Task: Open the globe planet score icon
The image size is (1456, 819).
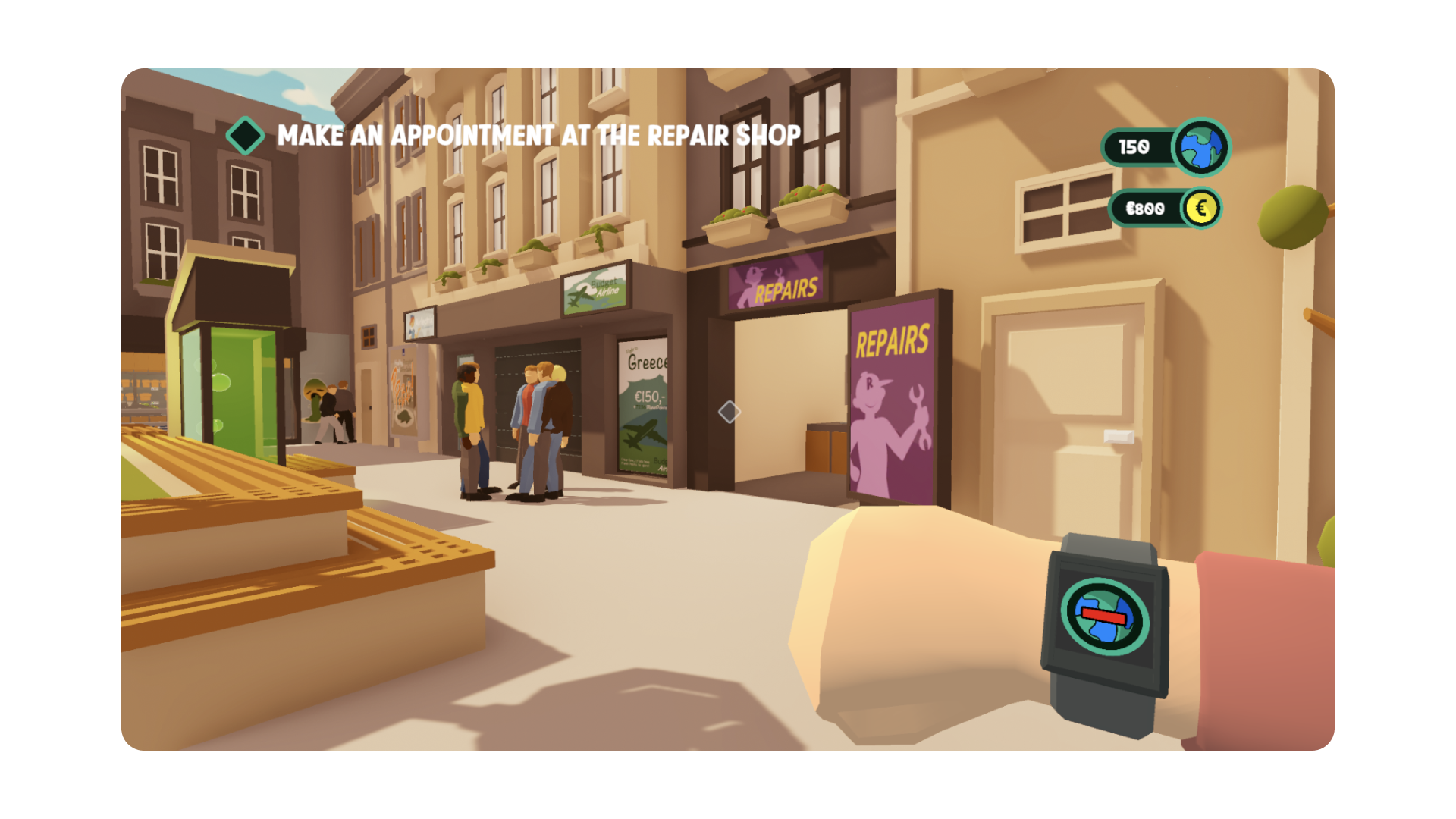Action: pyautogui.click(x=1201, y=147)
